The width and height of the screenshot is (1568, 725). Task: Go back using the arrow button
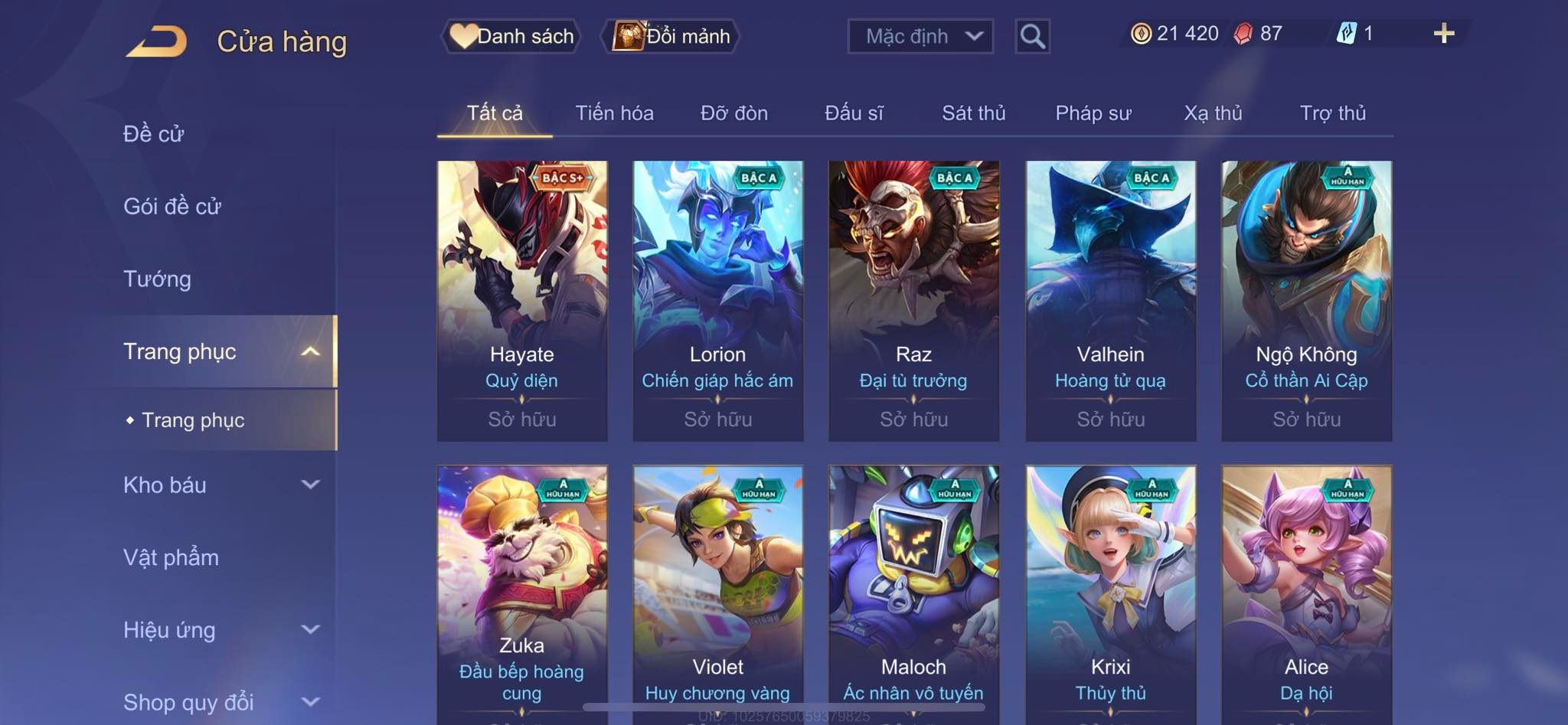click(x=157, y=41)
